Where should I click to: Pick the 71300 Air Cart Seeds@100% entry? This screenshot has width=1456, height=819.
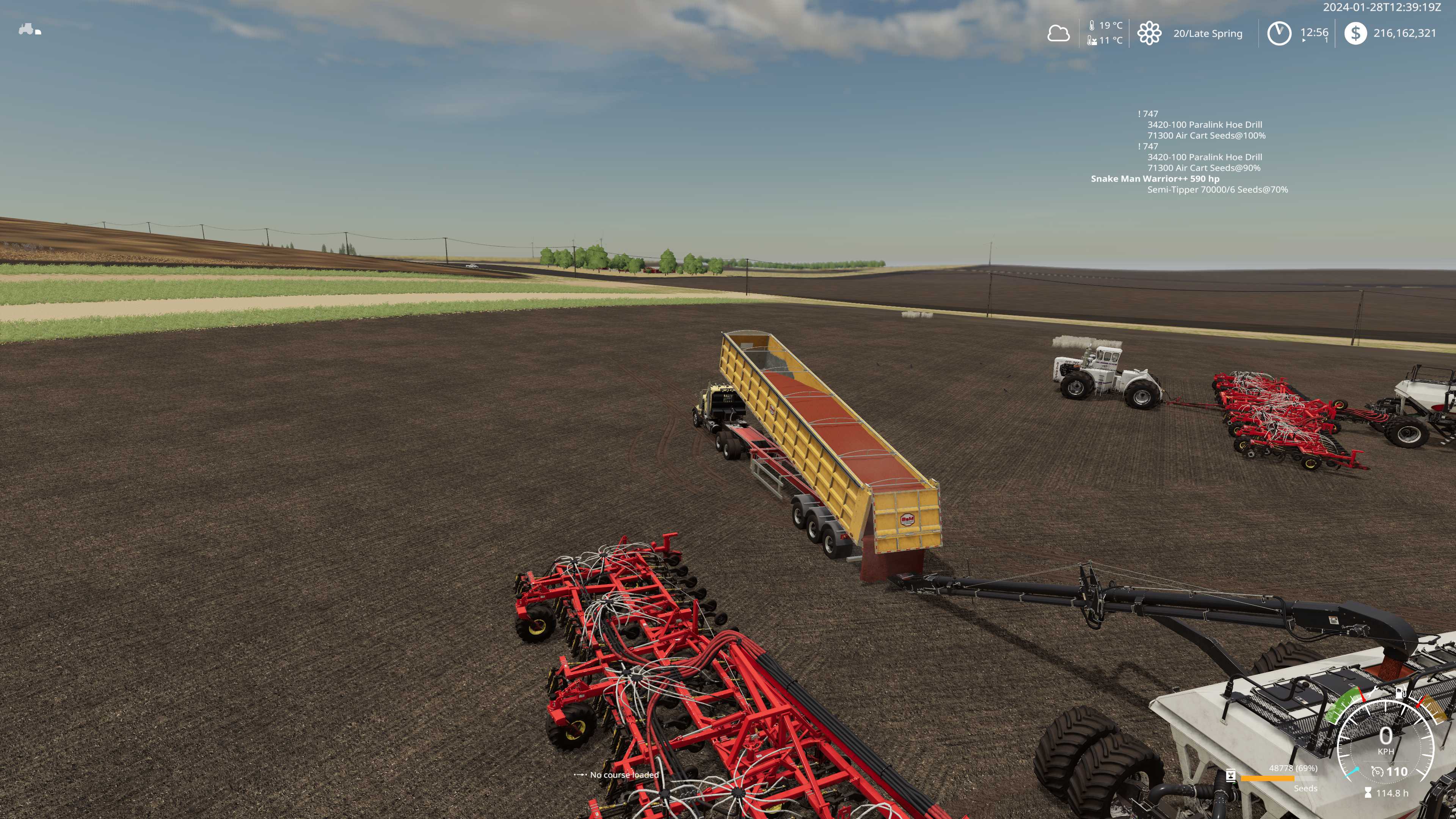point(1206,136)
